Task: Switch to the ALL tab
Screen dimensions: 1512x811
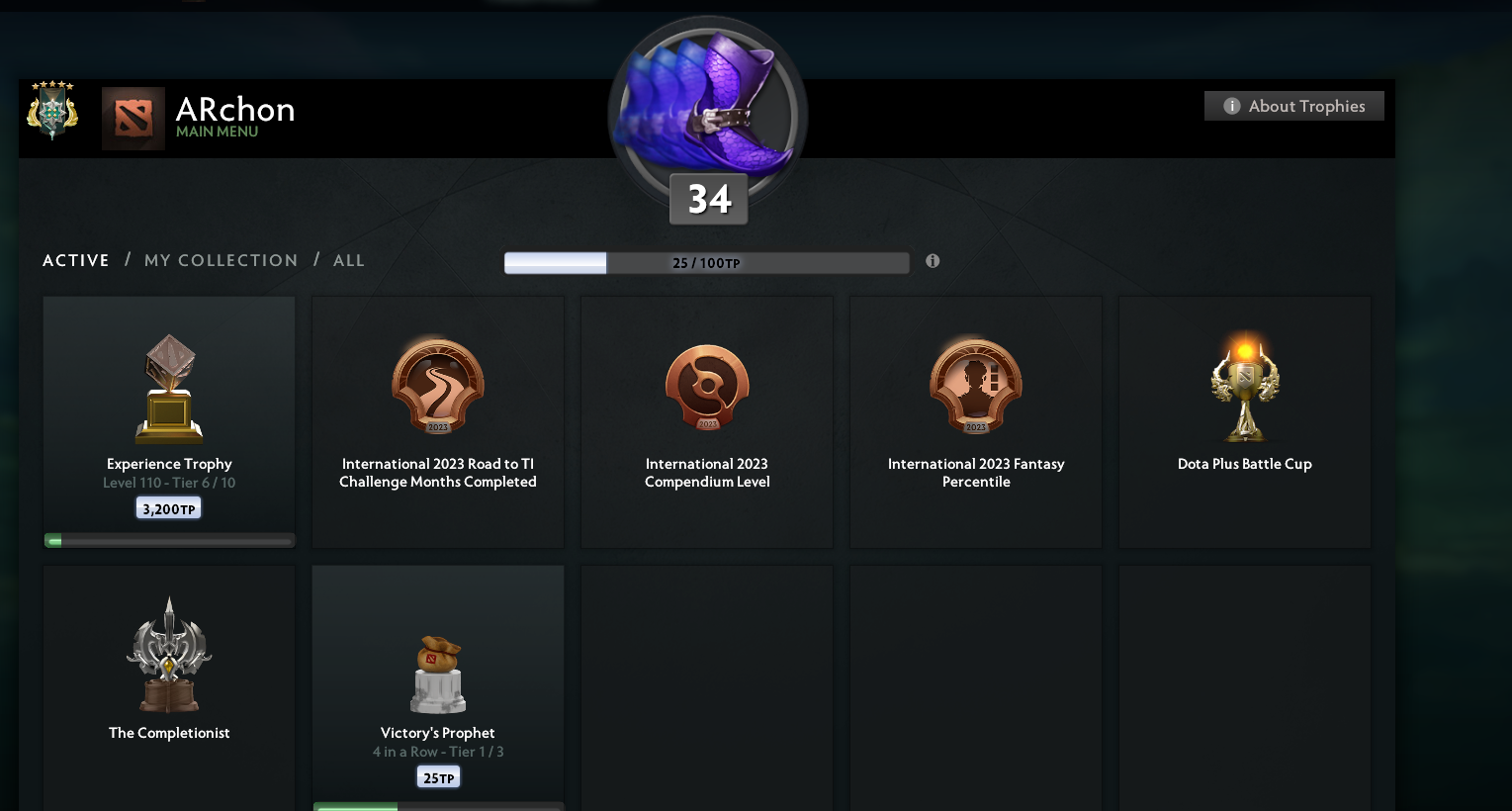Action: [348, 260]
